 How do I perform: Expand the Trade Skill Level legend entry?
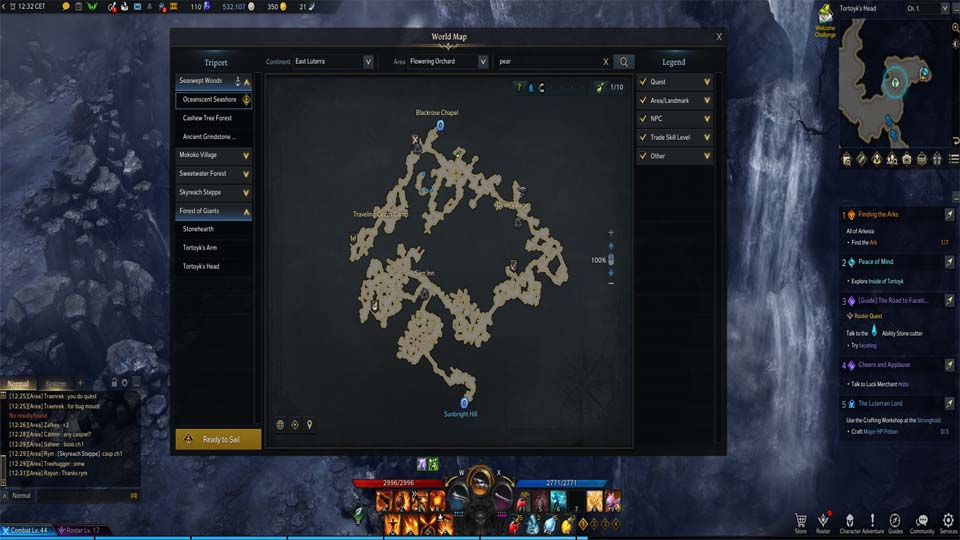tap(675, 137)
